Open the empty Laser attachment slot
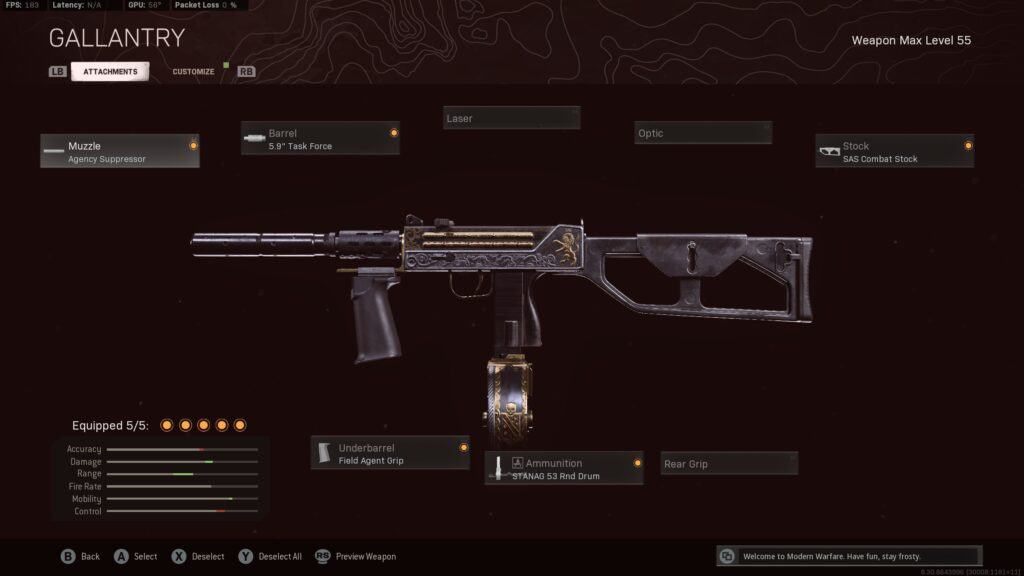Screen dimensions: 1024x576 511,118
